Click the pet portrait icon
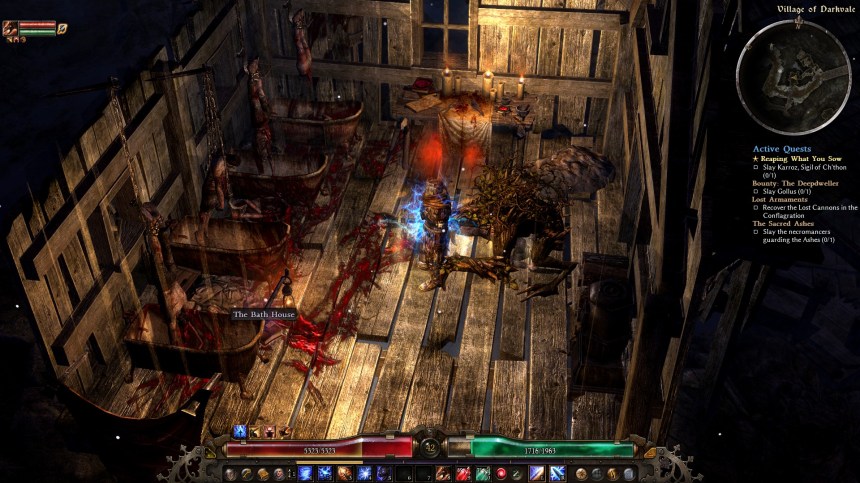 click(x=10, y=28)
